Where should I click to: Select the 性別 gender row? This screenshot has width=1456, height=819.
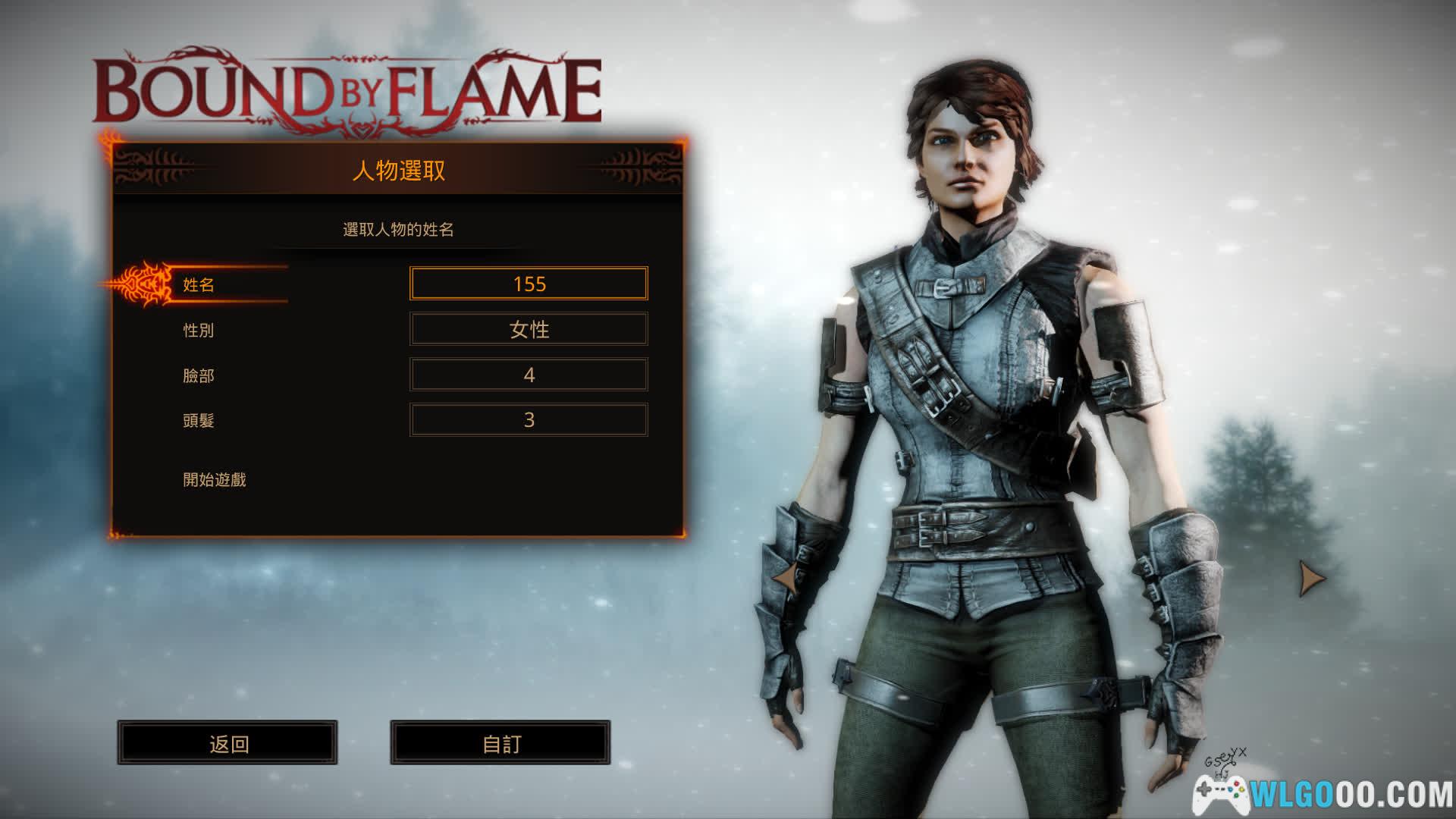coord(199,331)
